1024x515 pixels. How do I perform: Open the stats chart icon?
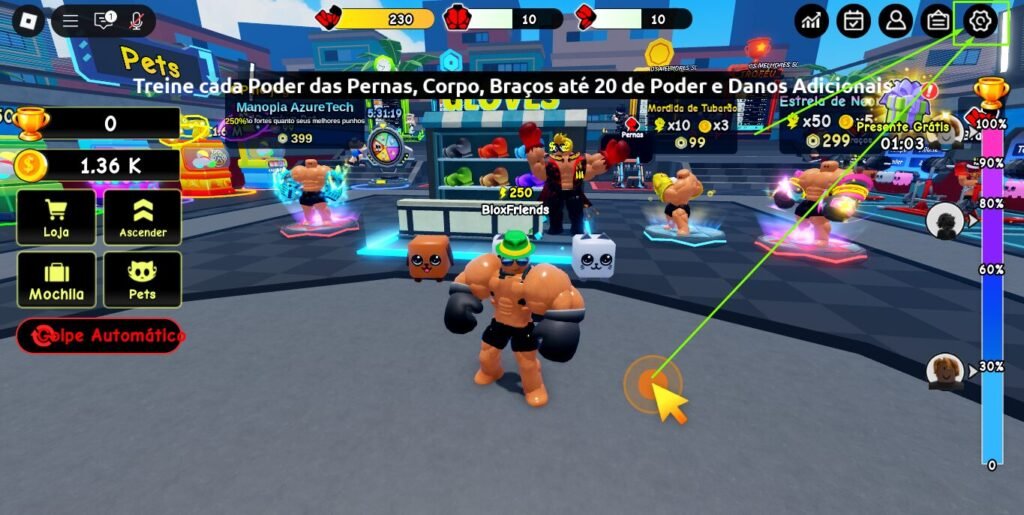pyautogui.click(x=811, y=20)
